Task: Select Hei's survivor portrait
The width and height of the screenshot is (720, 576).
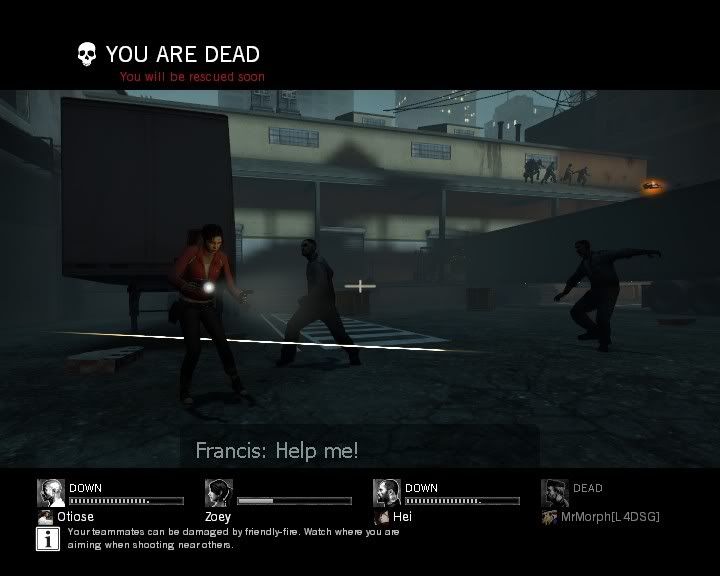Action: (387, 493)
